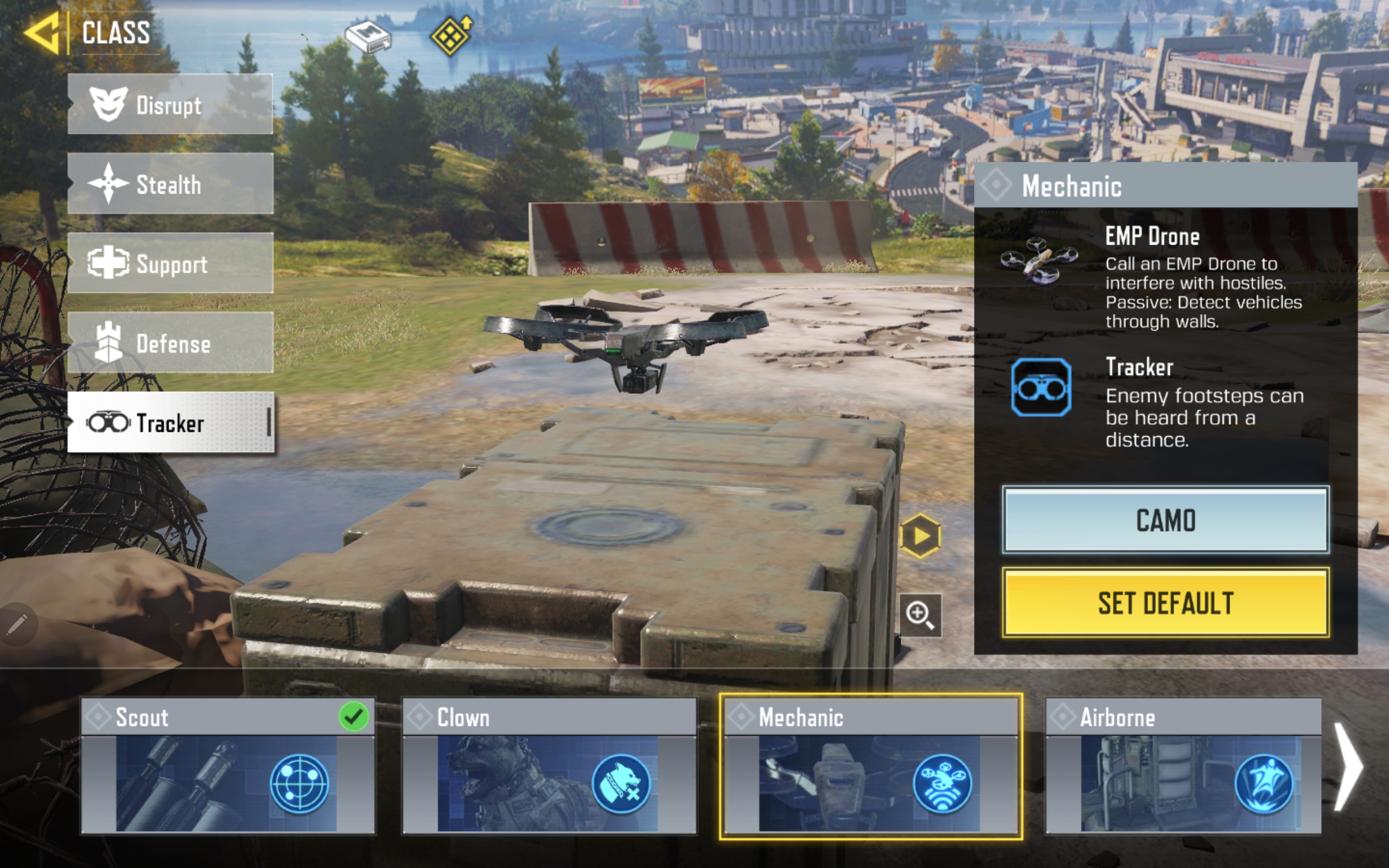
Task: Open the Stealth class category
Action: pyautogui.click(x=170, y=184)
